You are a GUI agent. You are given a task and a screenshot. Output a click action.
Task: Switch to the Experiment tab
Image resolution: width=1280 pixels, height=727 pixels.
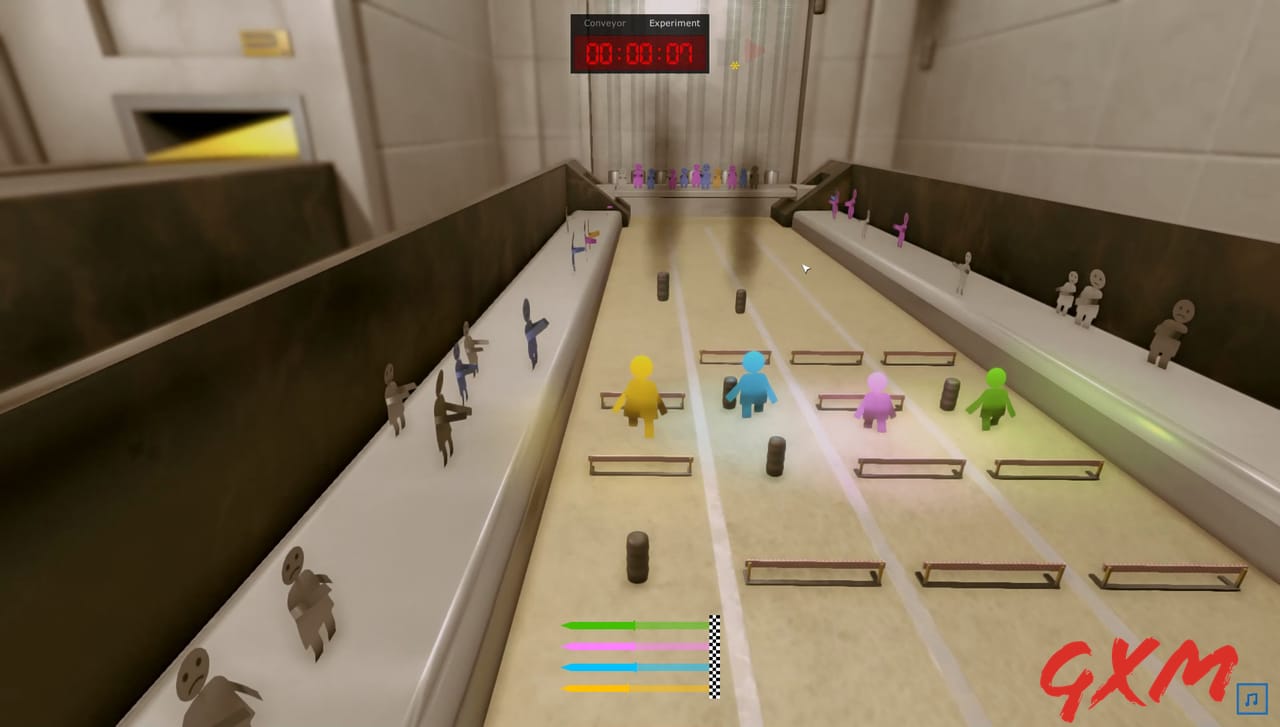click(674, 23)
